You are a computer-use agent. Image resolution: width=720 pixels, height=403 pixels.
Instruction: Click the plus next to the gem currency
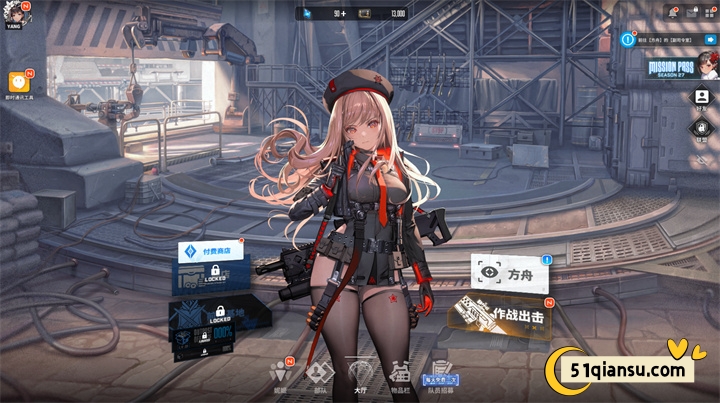pyautogui.click(x=343, y=14)
